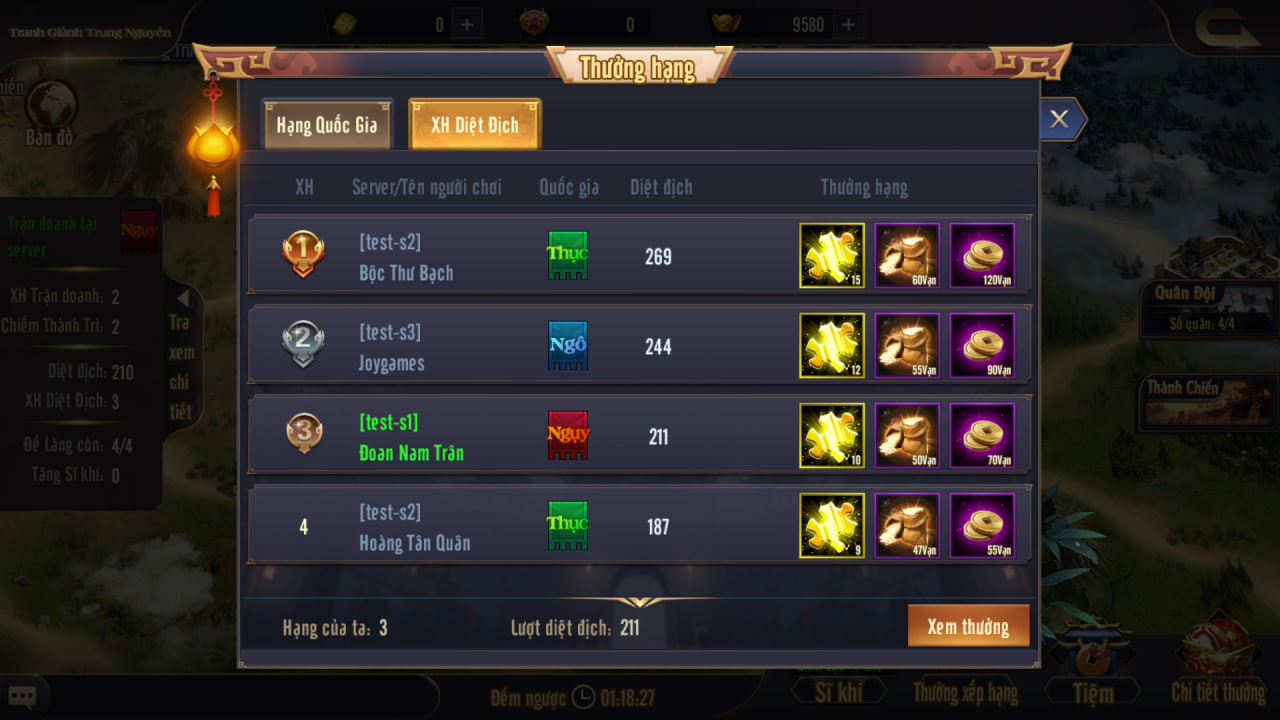Check the 90Vạn coins reward icon
1280x720 pixels.
click(x=982, y=346)
